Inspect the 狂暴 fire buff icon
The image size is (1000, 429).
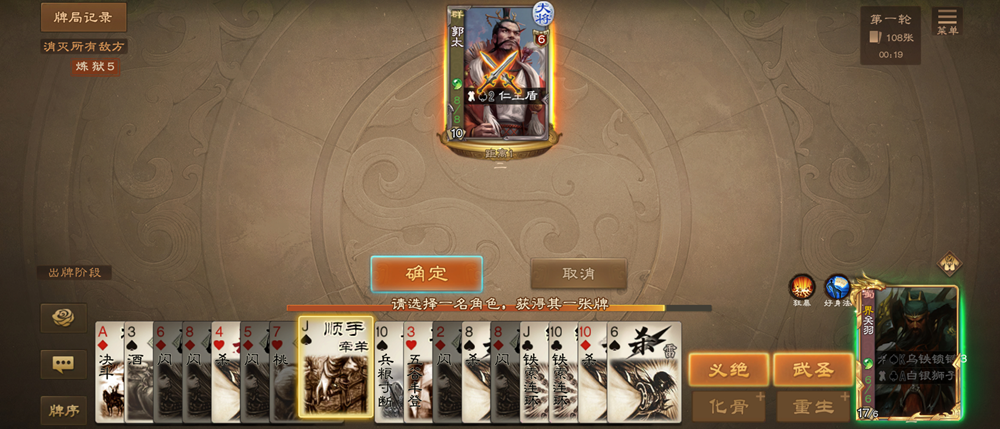coord(802,288)
